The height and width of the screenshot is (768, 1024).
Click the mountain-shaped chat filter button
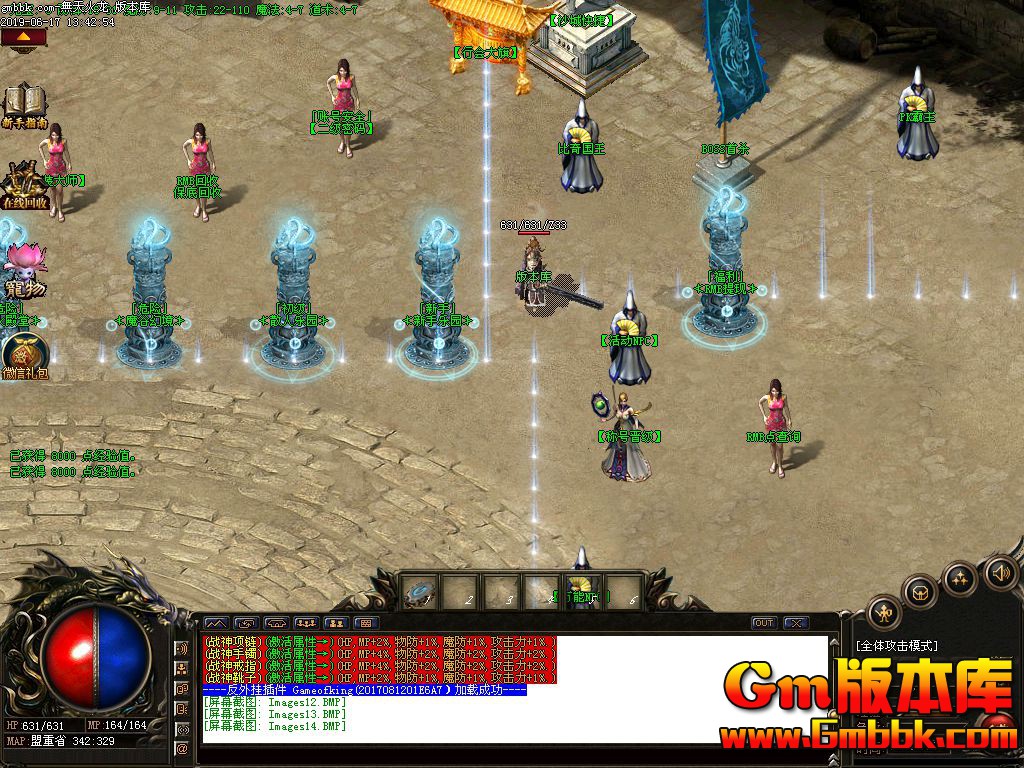(216, 623)
